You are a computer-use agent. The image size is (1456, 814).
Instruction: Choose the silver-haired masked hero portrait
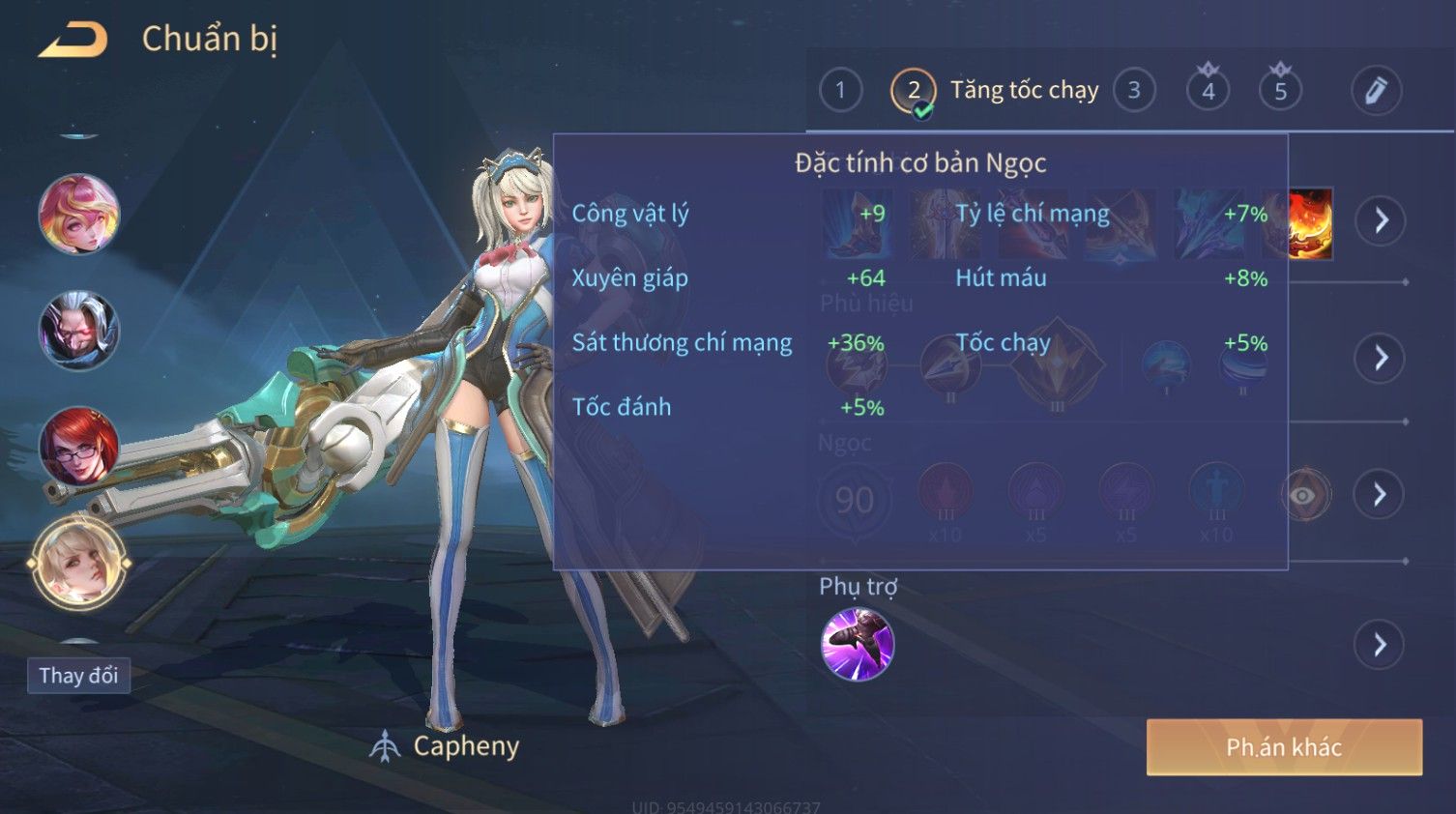(78, 331)
